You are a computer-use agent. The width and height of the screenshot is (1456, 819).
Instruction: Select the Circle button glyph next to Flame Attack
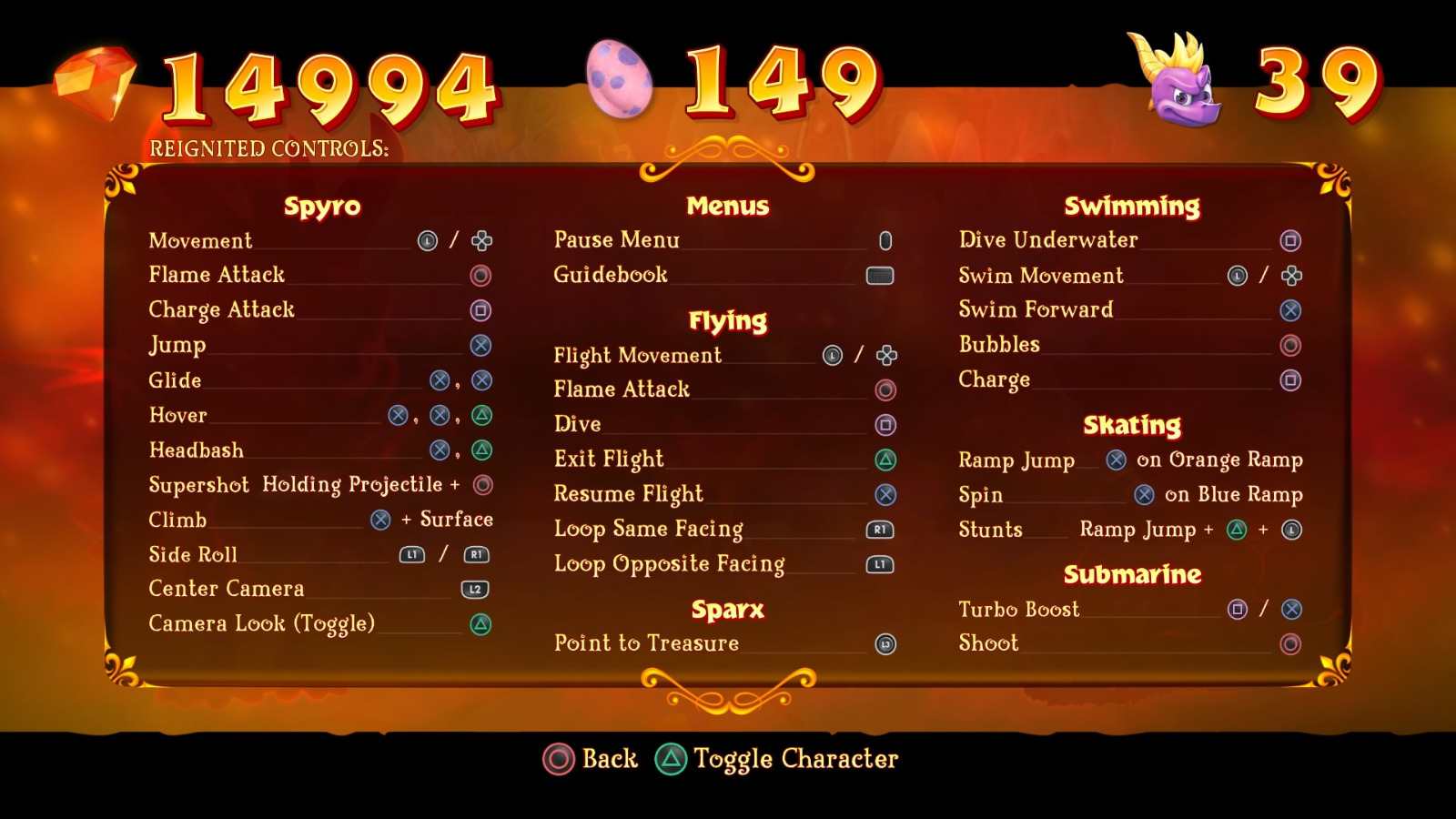point(481,275)
